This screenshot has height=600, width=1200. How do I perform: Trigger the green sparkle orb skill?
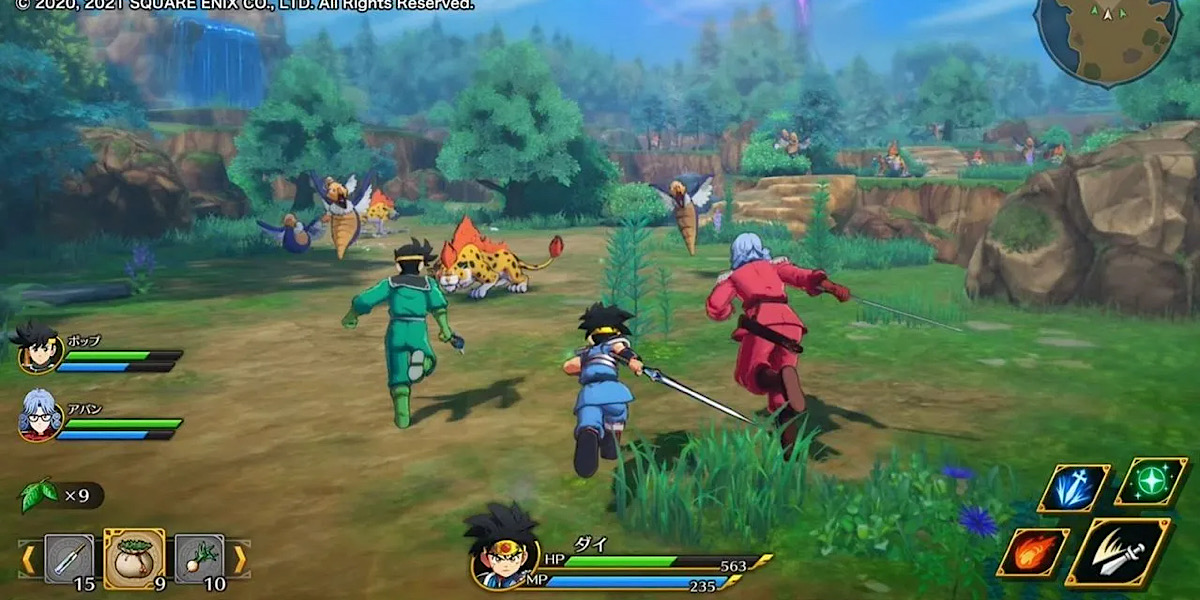(1152, 481)
